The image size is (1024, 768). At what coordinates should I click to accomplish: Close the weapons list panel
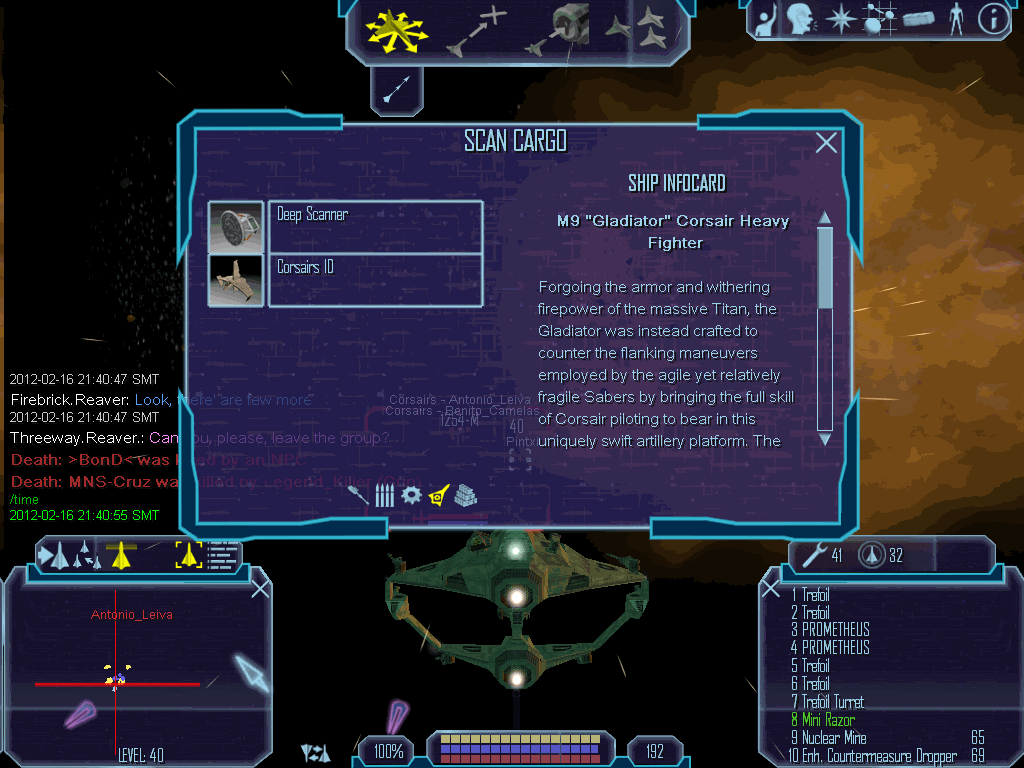point(771,589)
